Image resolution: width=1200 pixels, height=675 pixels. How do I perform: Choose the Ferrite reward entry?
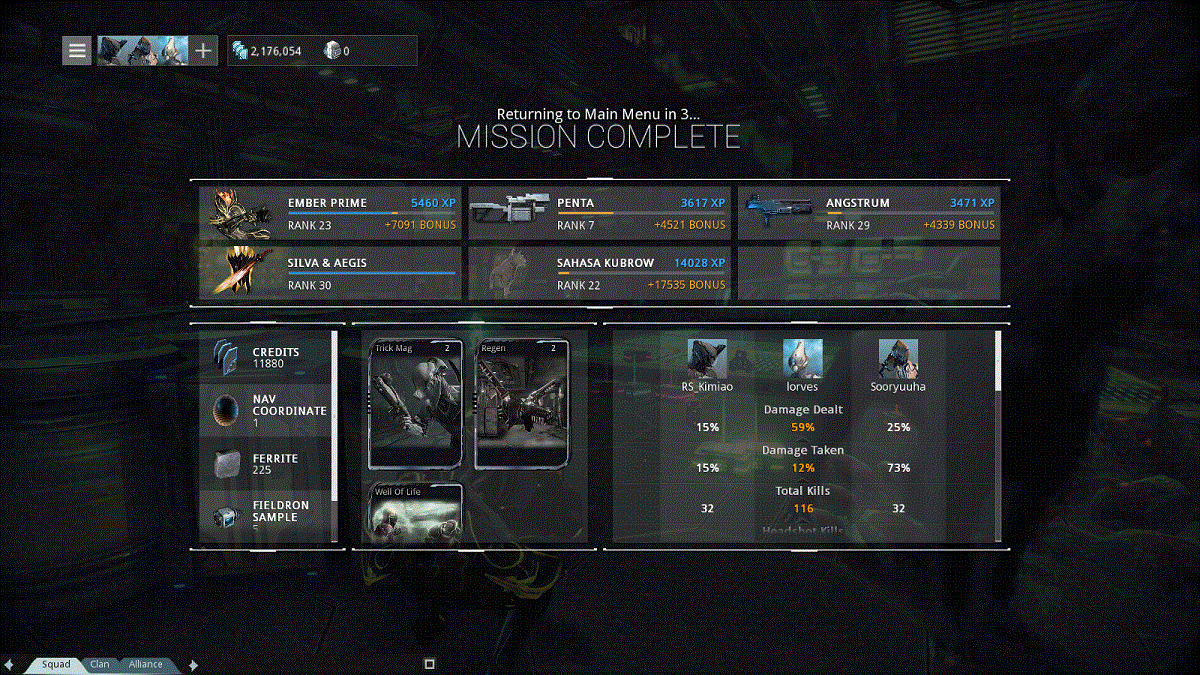[x=266, y=464]
